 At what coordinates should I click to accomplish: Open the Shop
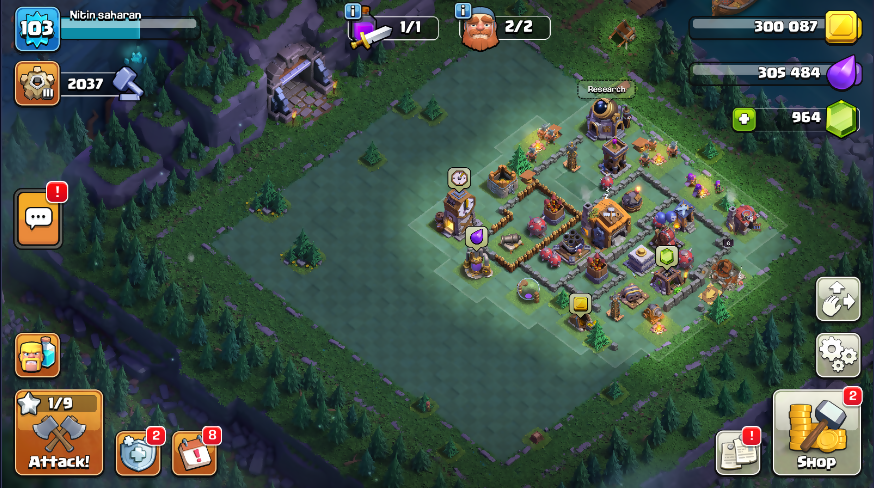tap(815, 433)
